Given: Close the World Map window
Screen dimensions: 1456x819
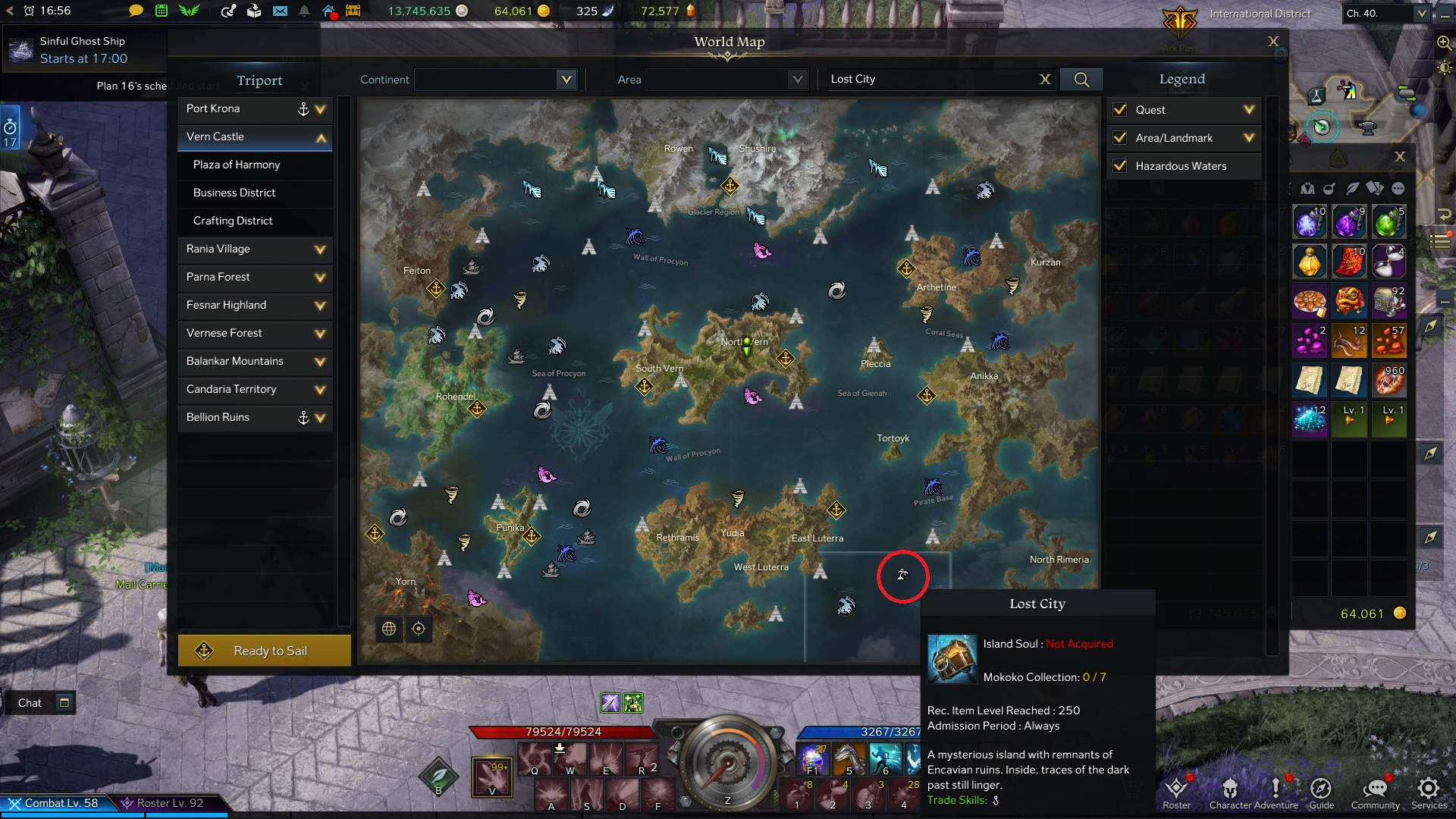Looking at the screenshot, I should tap(1273, 42).
